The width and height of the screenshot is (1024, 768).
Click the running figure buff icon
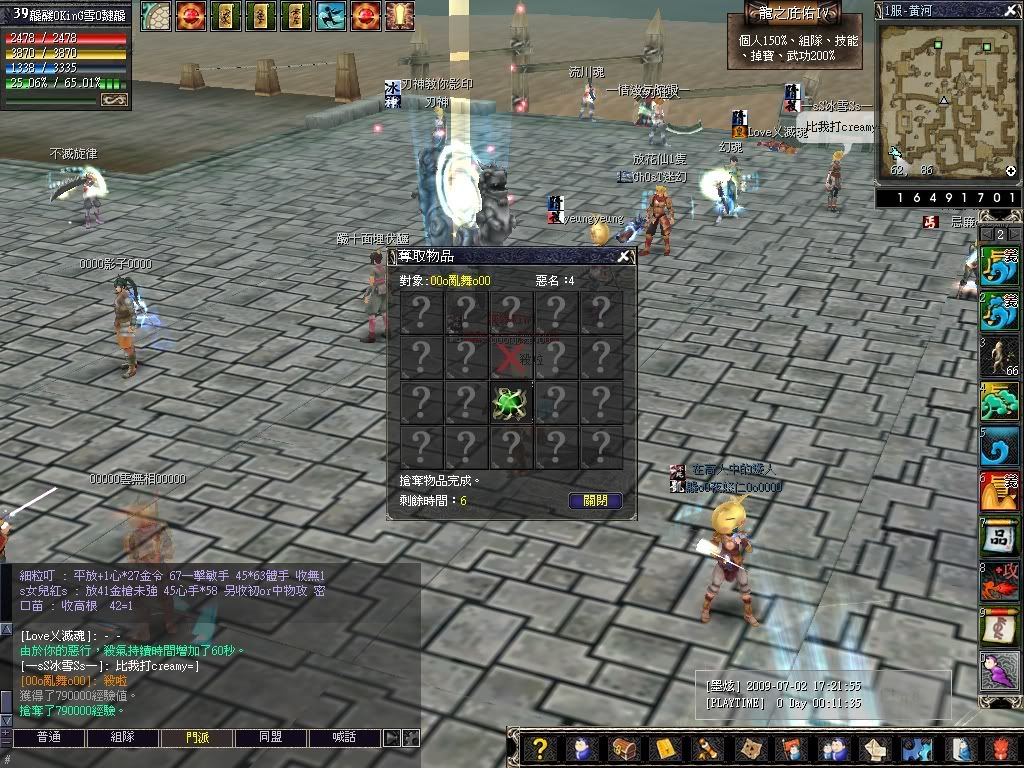tap(332, 15)
